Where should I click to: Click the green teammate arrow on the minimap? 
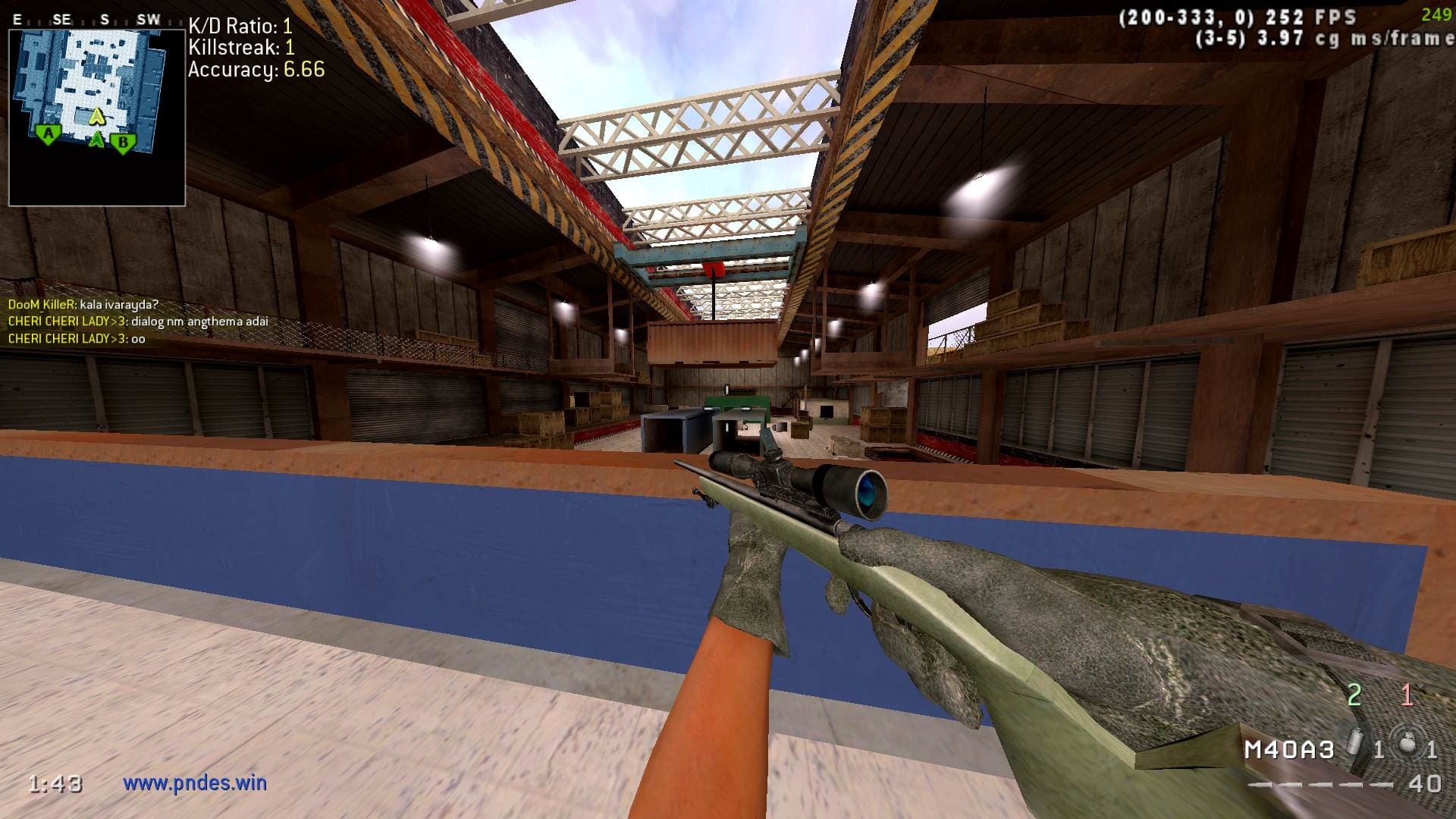96,140
